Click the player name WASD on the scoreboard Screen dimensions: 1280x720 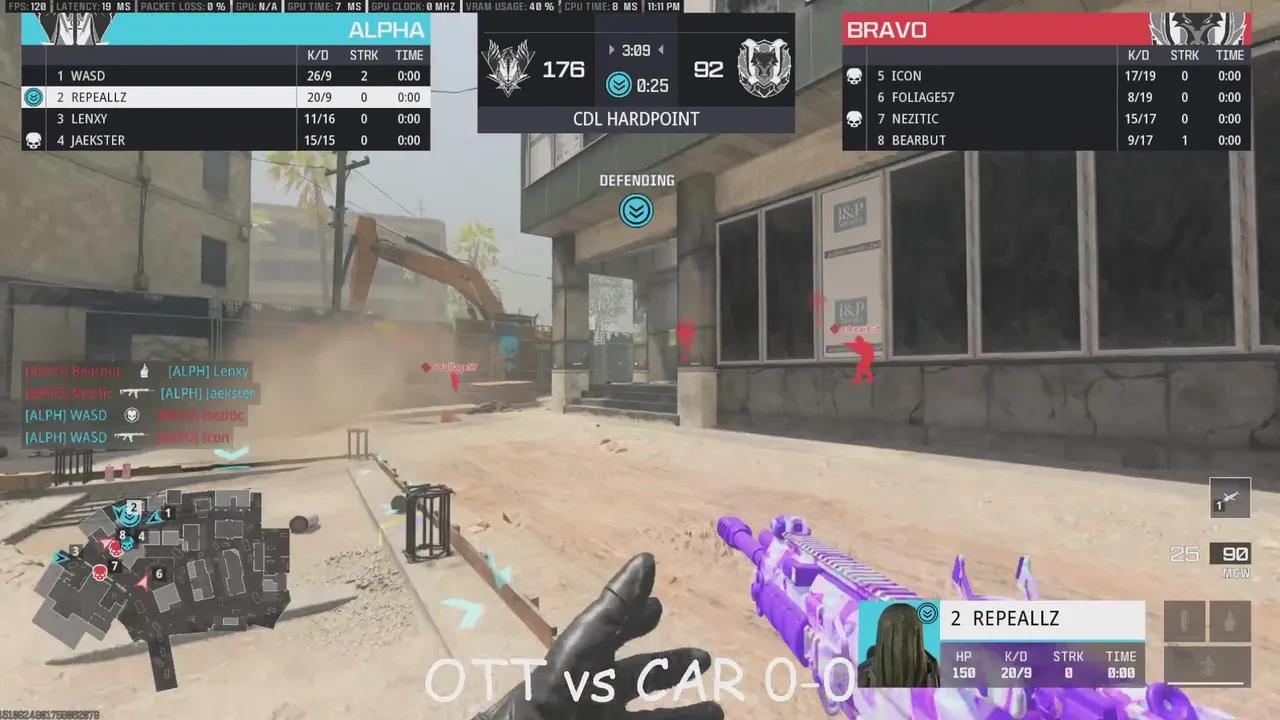click(x=87, y=75)
